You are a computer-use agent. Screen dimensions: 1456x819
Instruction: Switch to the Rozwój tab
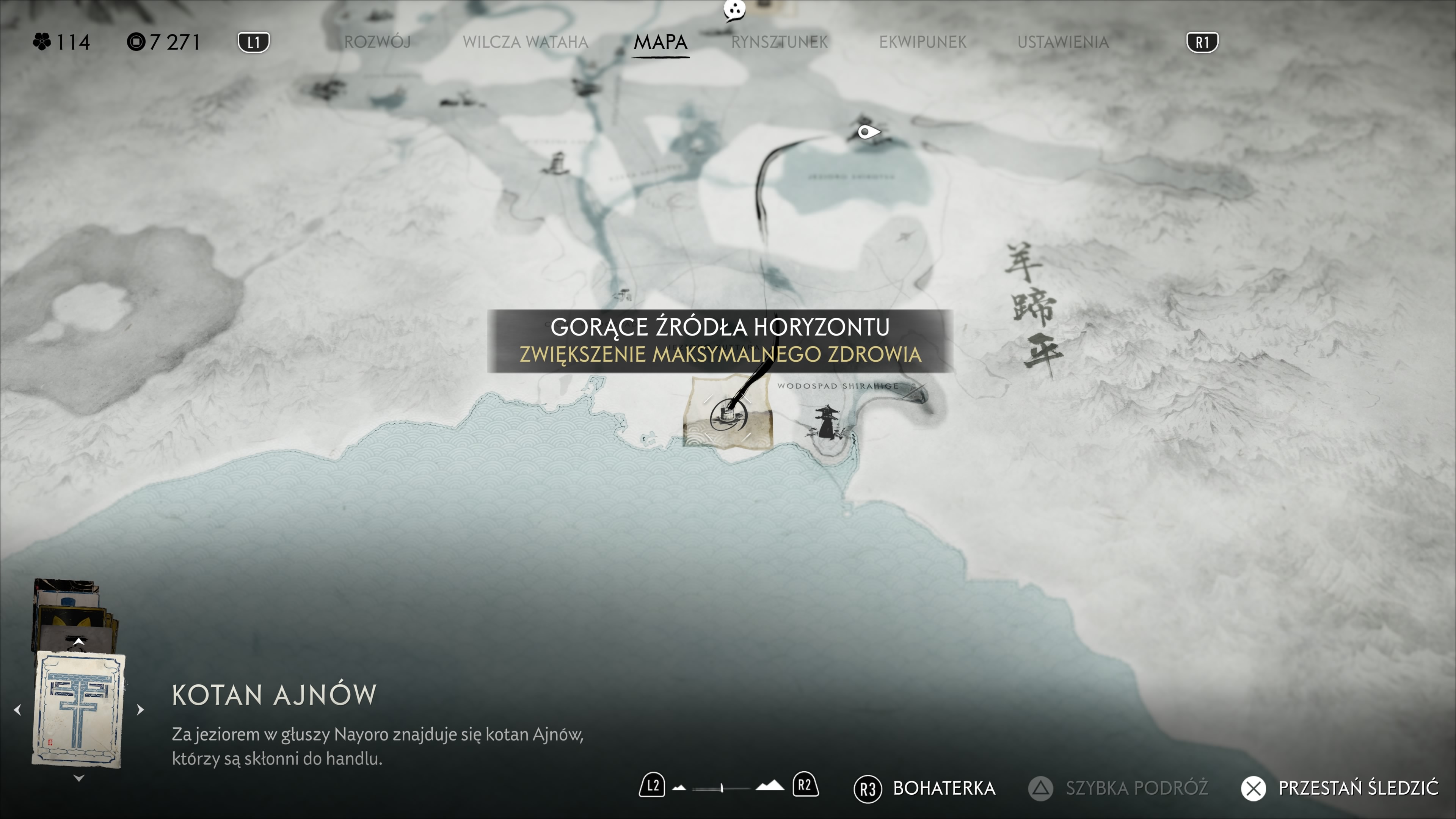(377, 42)
